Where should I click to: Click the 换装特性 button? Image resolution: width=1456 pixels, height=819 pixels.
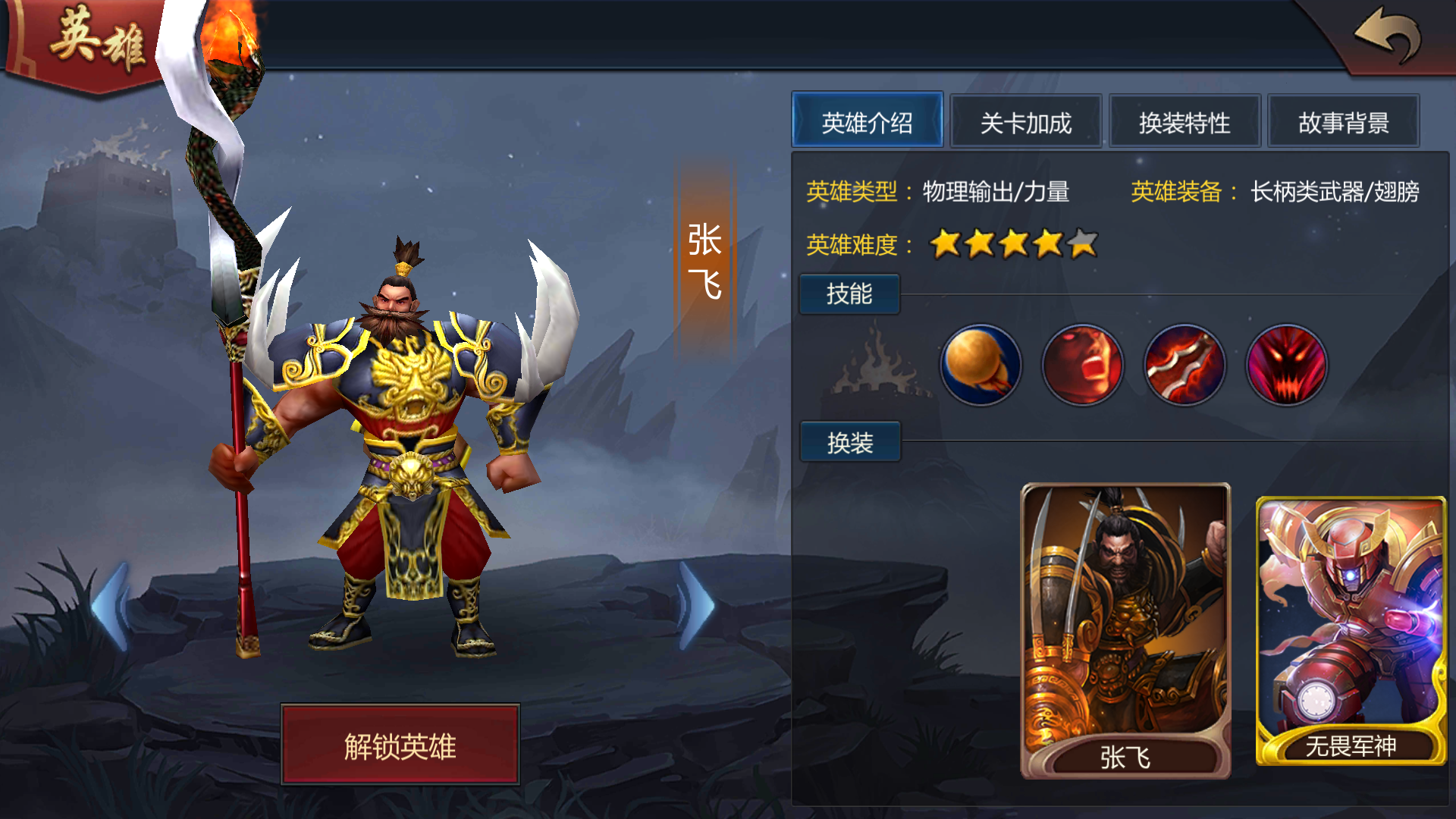1185,121
